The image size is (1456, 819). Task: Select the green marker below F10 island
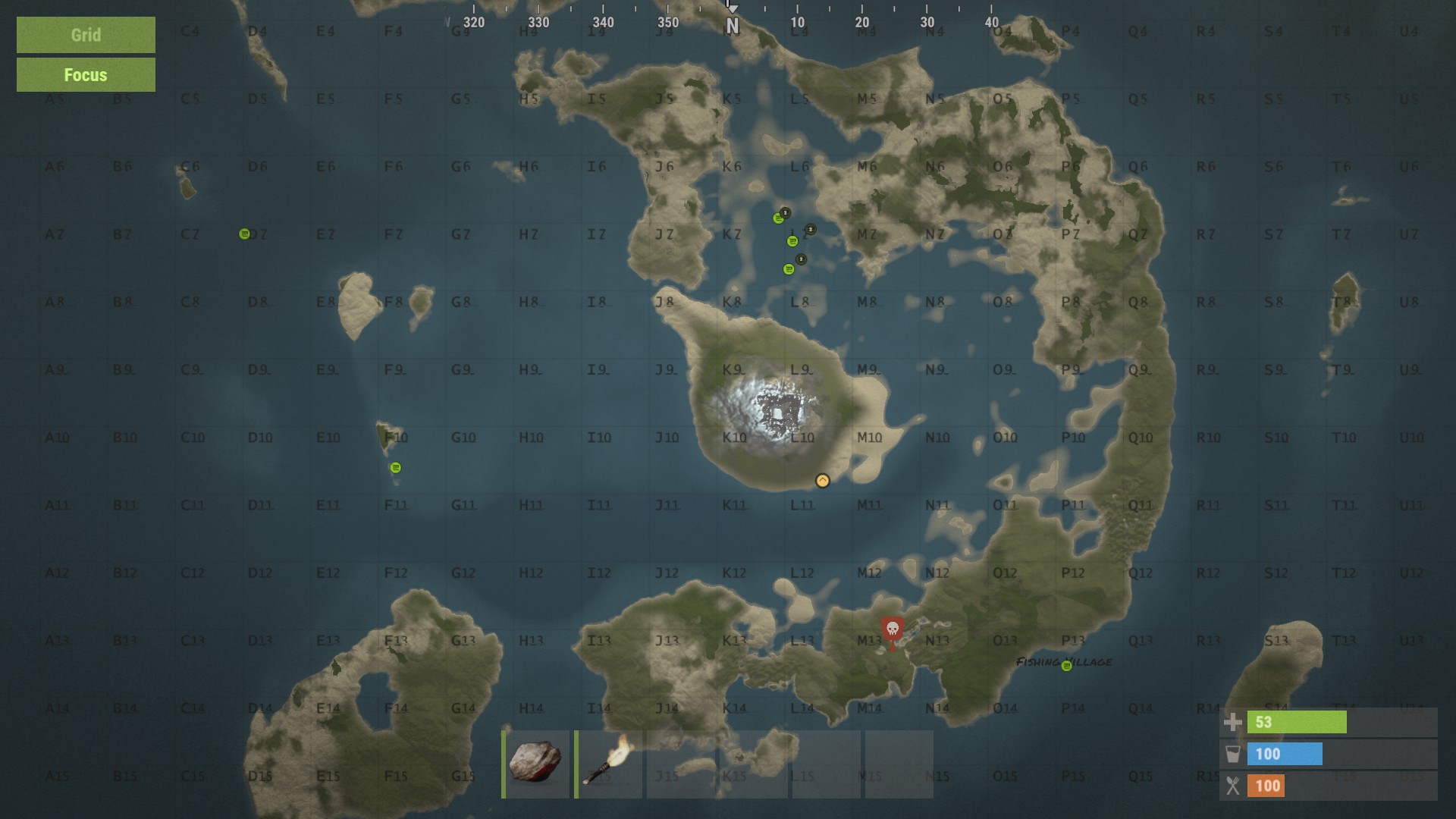(395, 468)
